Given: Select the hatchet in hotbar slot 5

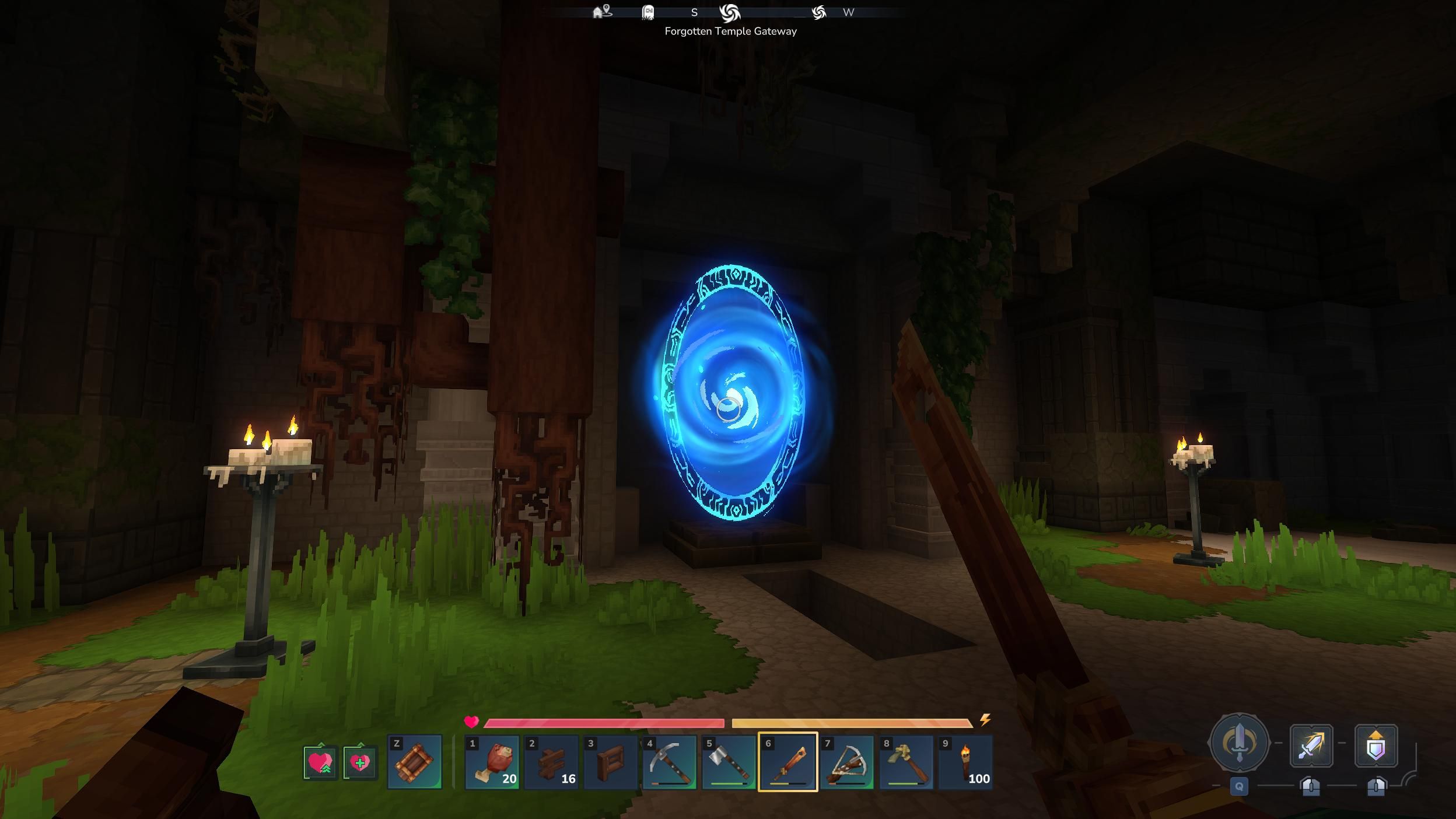Looking at the screenshot, I should (x=729, y=763).
